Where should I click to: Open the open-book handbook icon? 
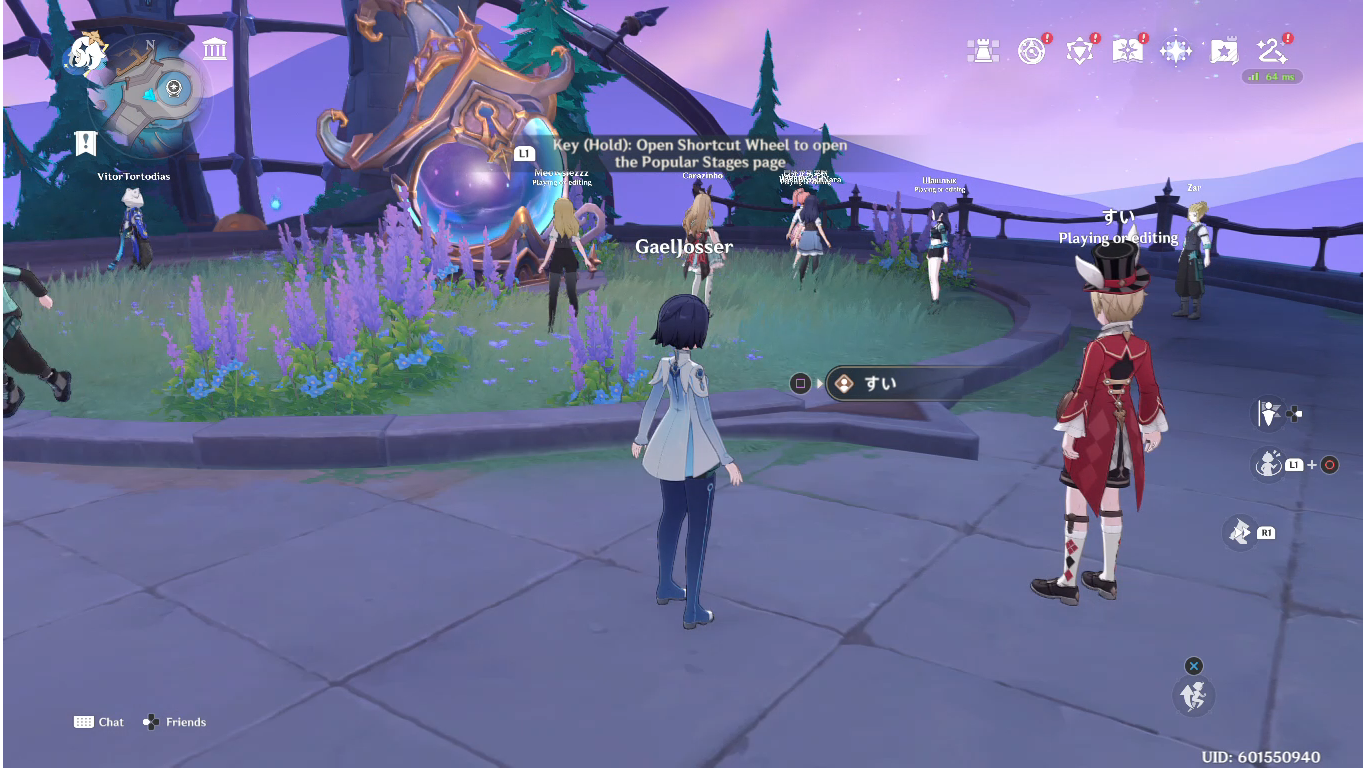pyautogui.click(x=1127, y=51)
